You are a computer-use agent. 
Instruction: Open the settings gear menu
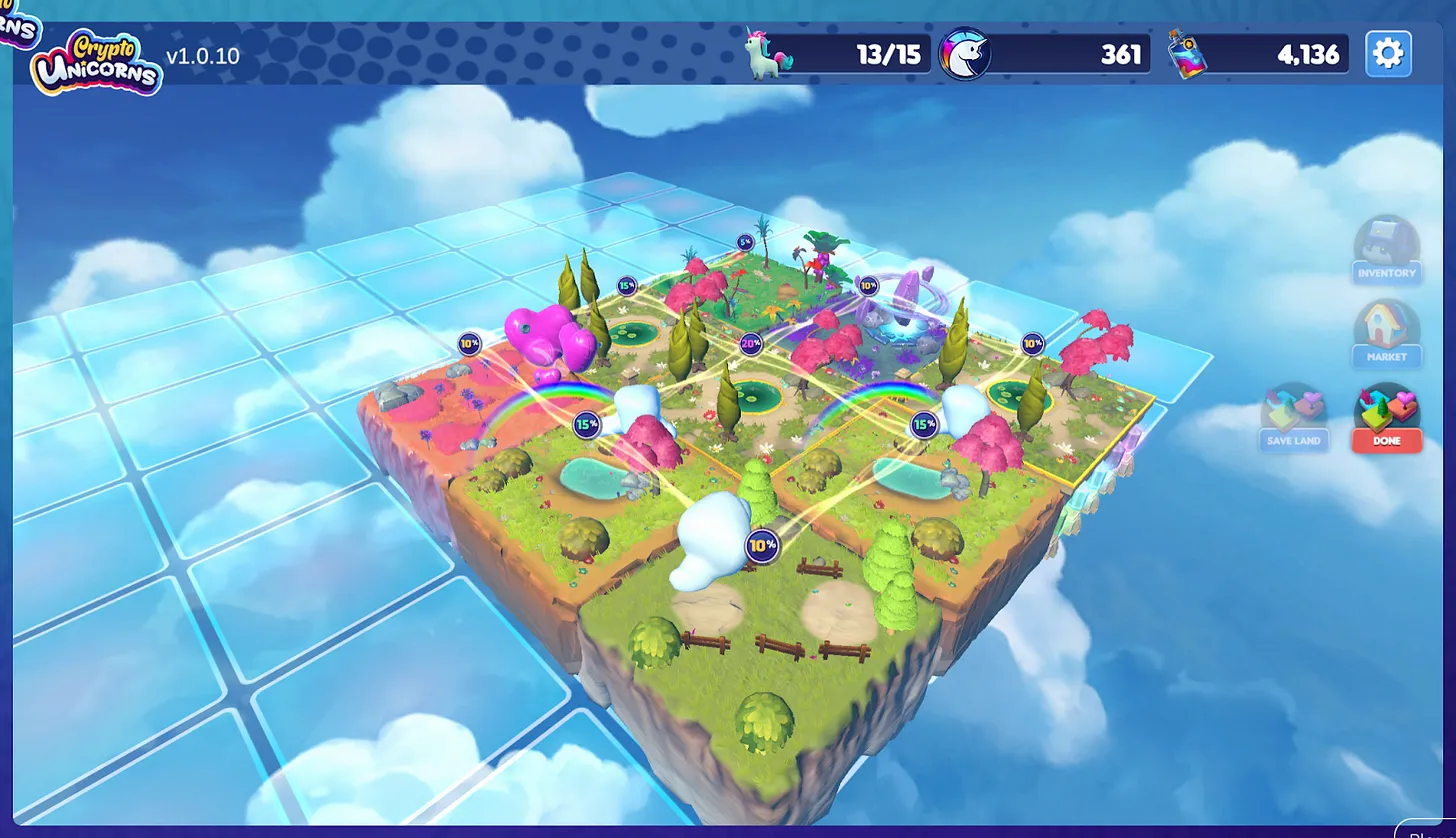[1388, 53]
